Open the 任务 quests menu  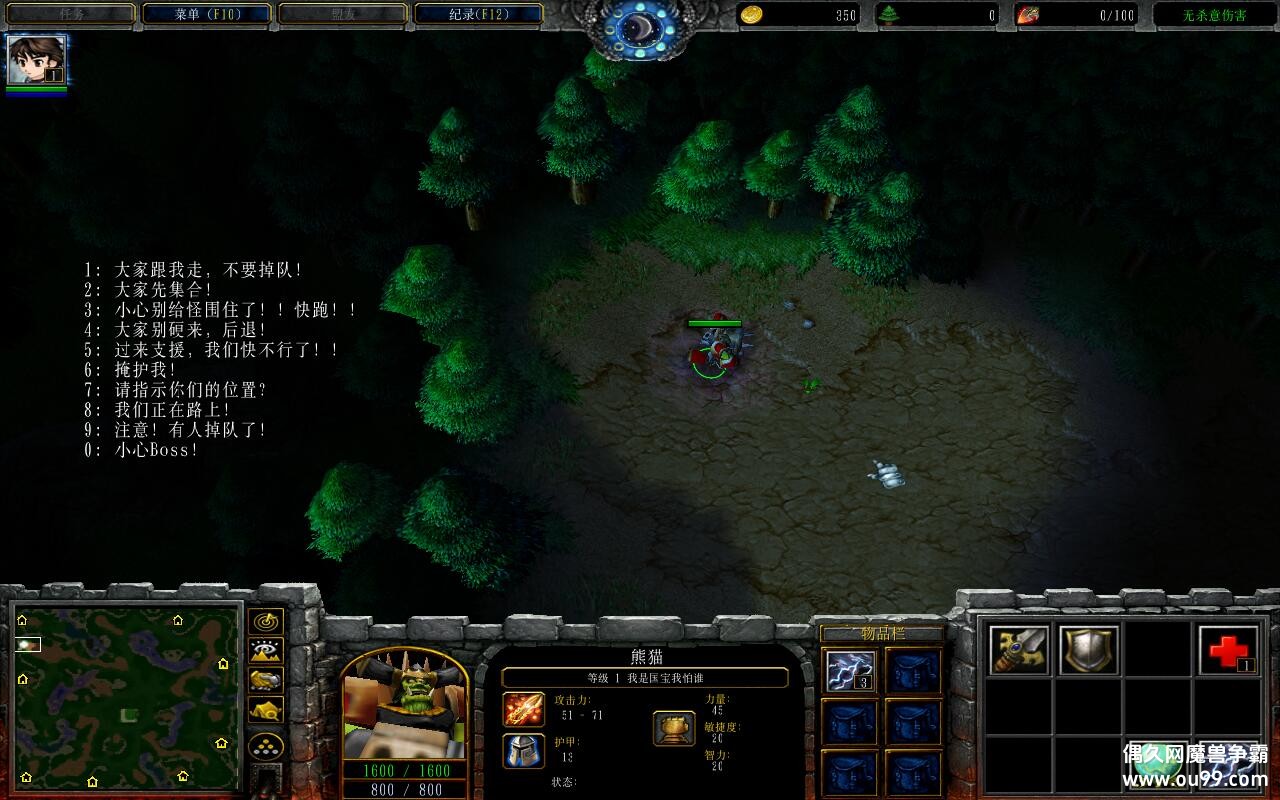tap(70, 14)
